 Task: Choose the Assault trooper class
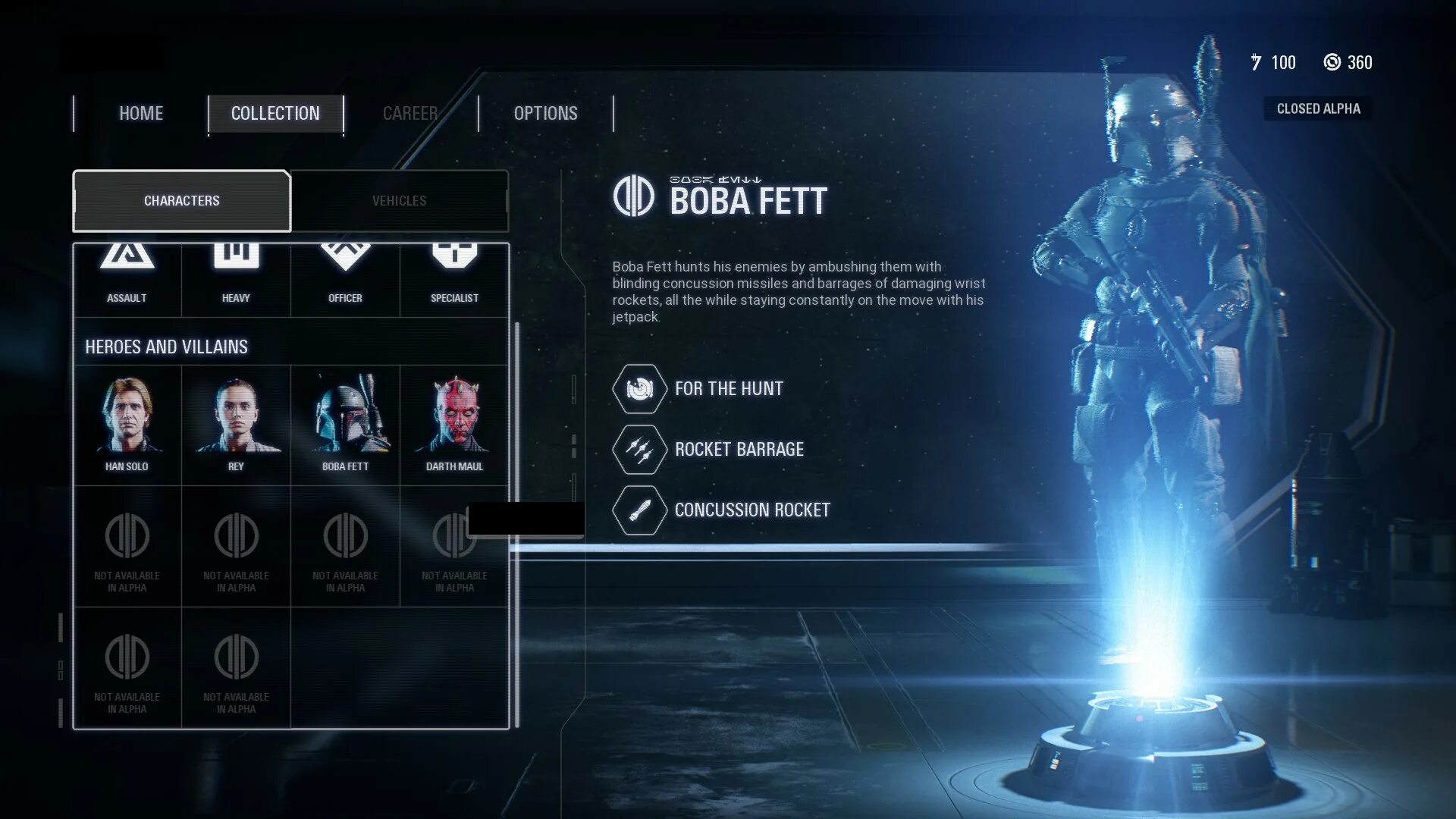(x=127, y=277)
